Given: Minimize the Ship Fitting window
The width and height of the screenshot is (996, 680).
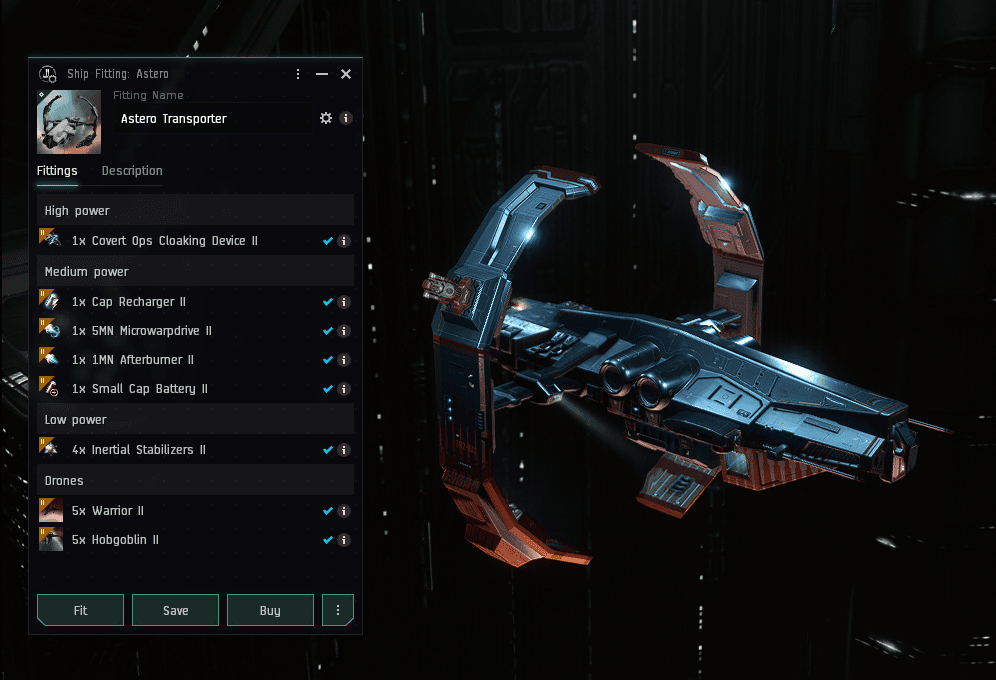Looking at the screenshot, I should pyautogui.click(x=322, y=74).
